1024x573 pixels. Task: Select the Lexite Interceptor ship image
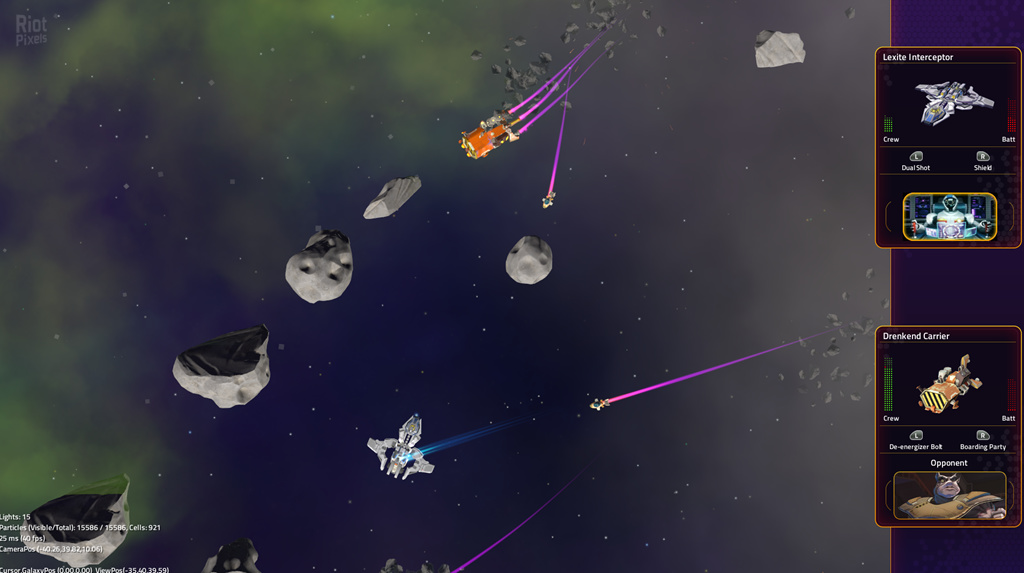tap(951, 103)
